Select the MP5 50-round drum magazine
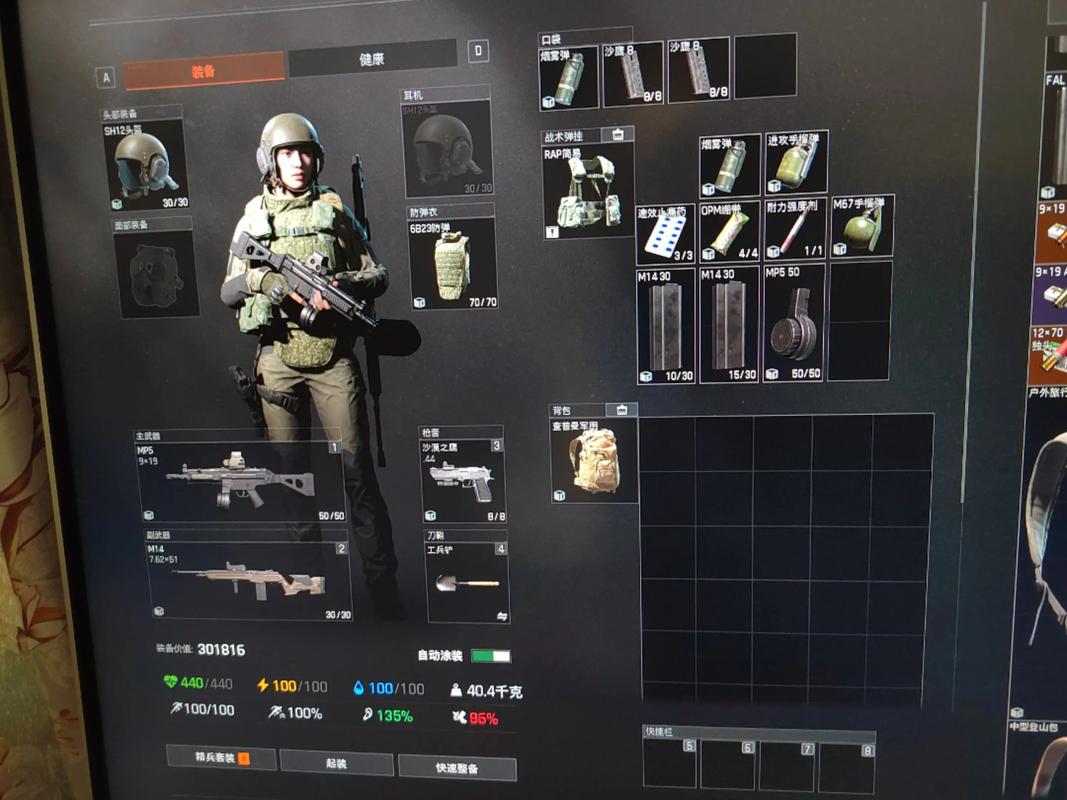Screen dimensions: 1067x800 [794, 323]
